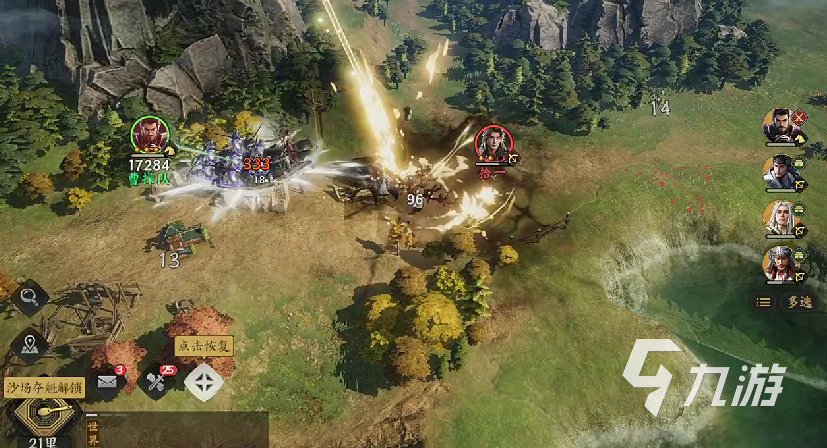This screenshot has height=448, width=827.
Task: Select the red-ringed enemy commander portrait
Action: click(x=491, y=142)
